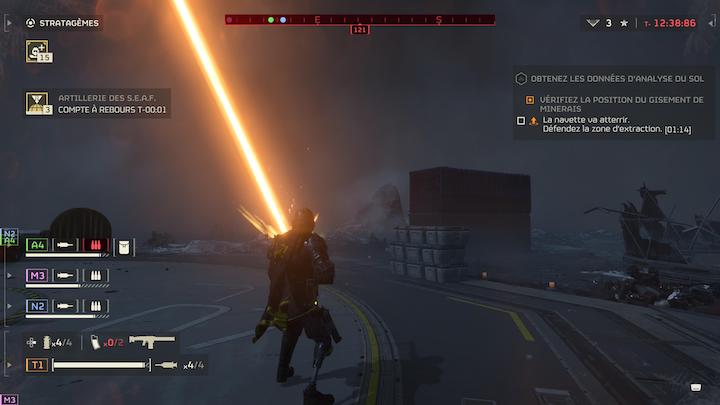The image size is (720, 405).
Task: Select the N2 squad member tag
Action: 37,306
